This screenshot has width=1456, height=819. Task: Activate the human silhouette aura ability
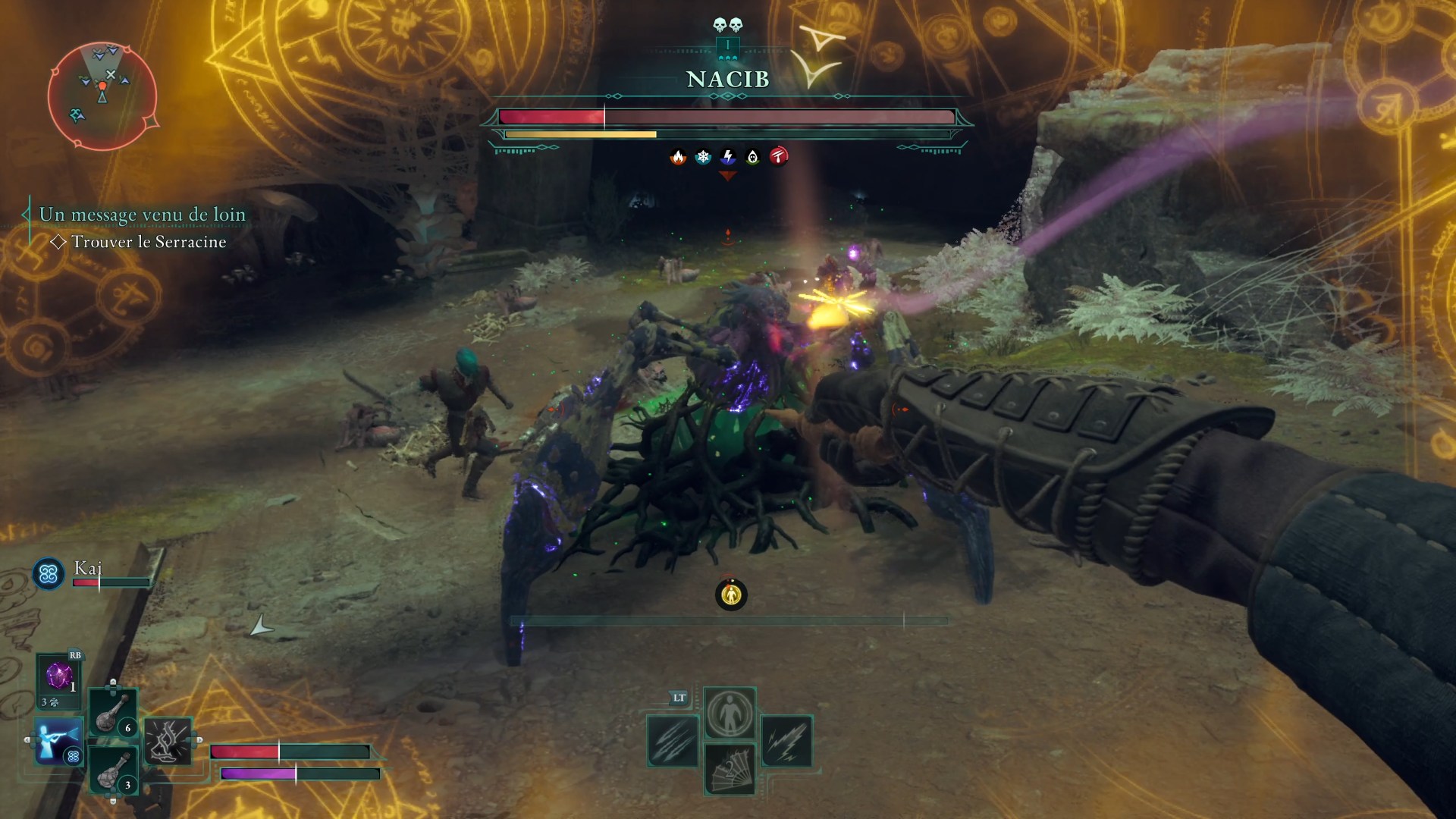730,713
